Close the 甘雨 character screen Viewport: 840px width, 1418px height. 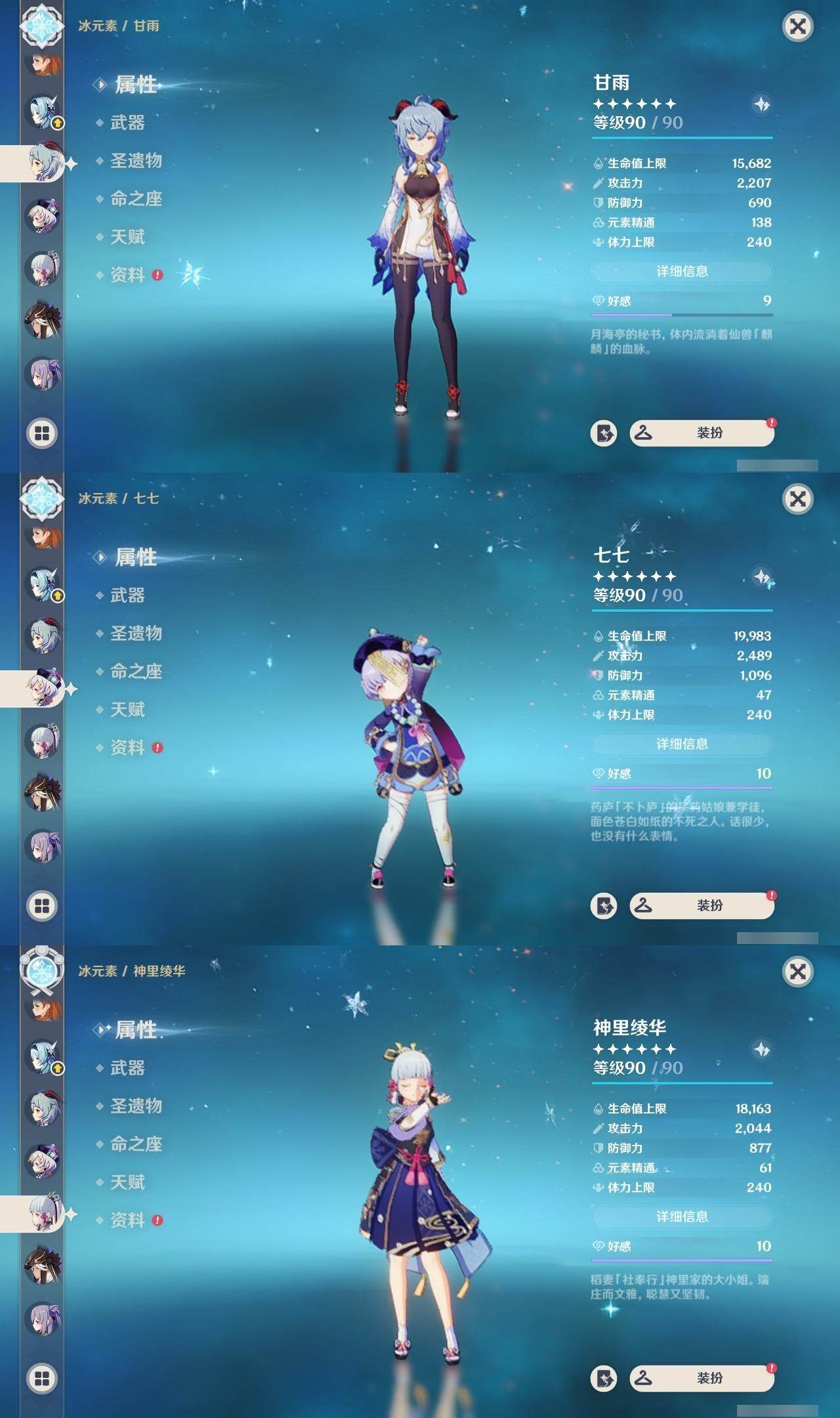click(x=797, y=26)
